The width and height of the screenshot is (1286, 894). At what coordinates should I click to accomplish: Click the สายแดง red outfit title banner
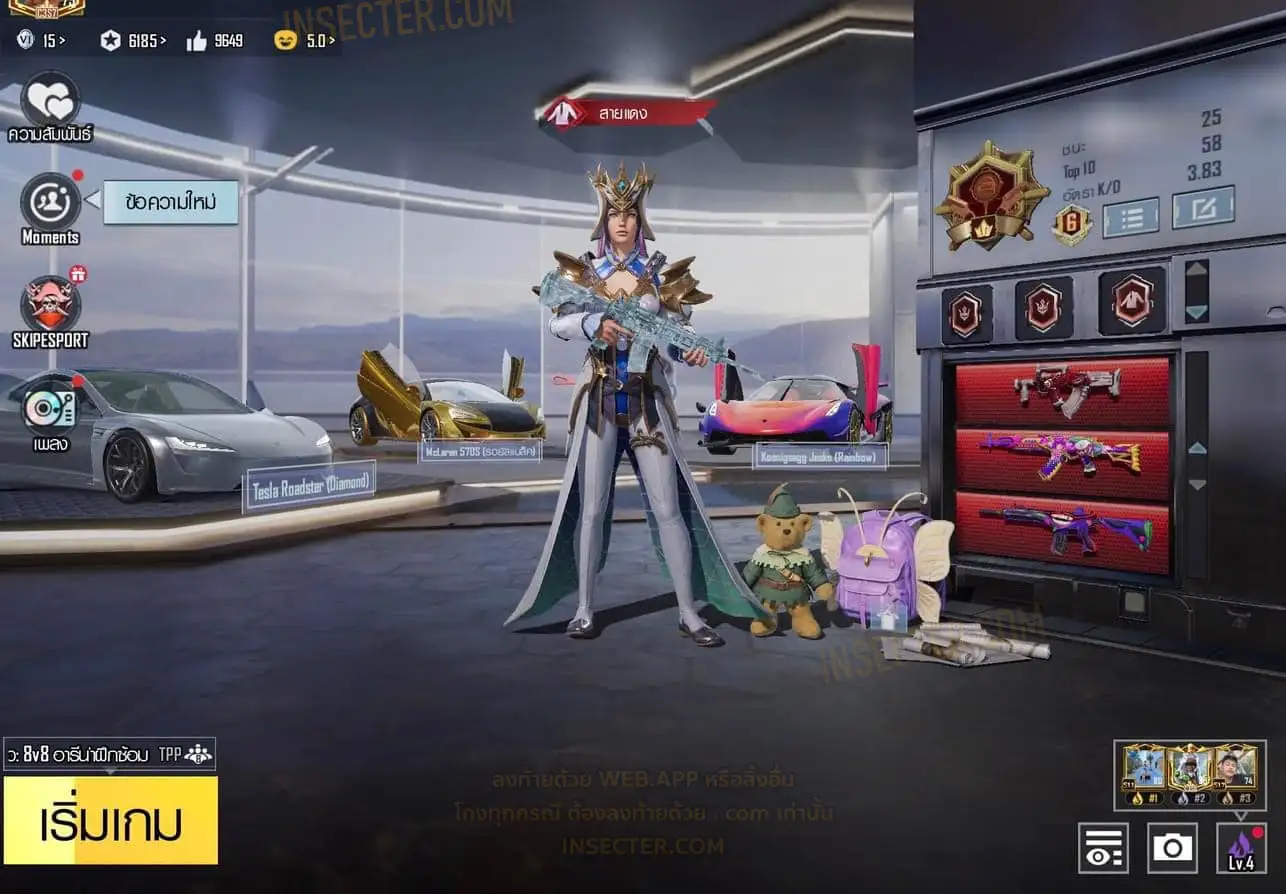coord(627,113)
